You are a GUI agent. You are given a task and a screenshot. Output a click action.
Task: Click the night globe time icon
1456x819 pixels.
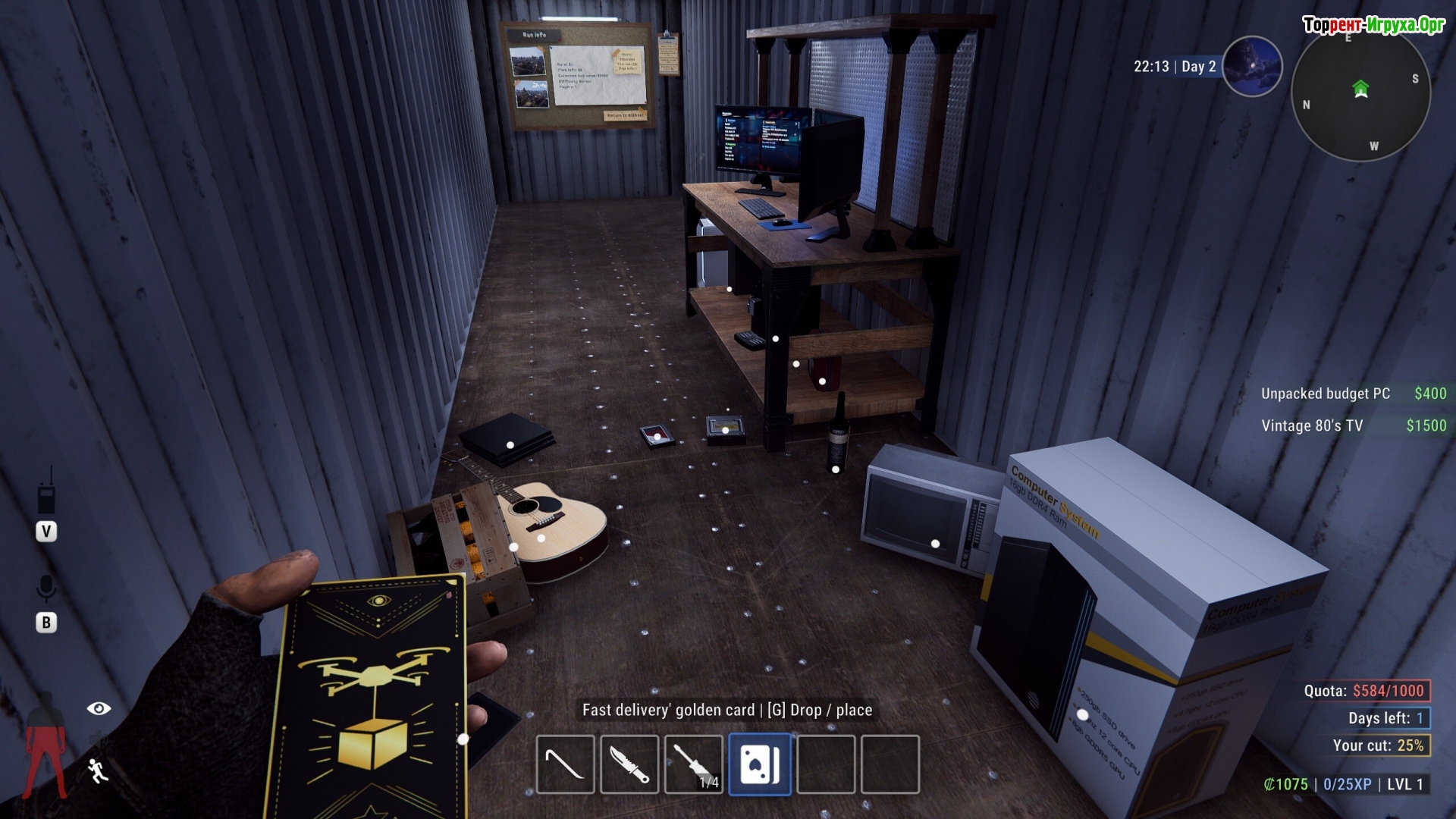point(1252,67)
